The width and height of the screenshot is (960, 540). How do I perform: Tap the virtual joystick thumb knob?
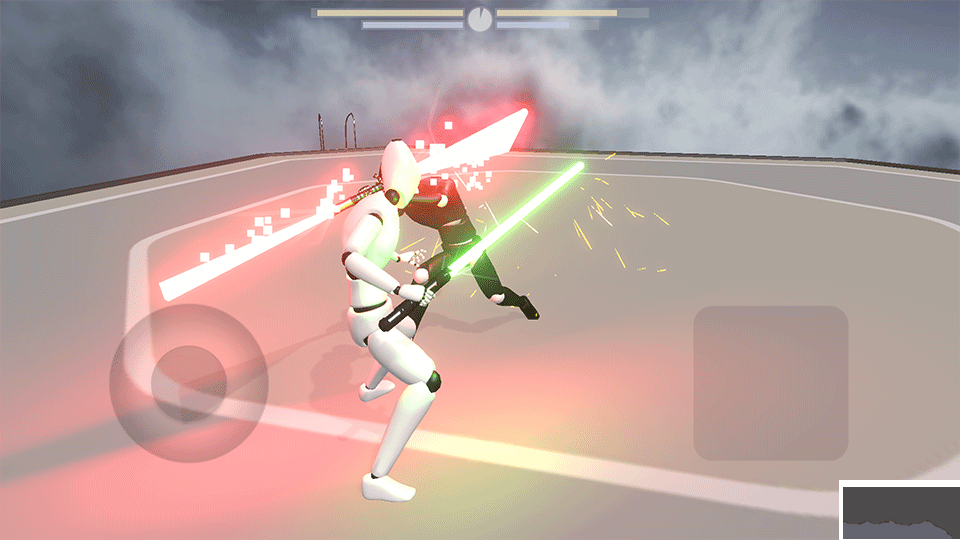186,380
